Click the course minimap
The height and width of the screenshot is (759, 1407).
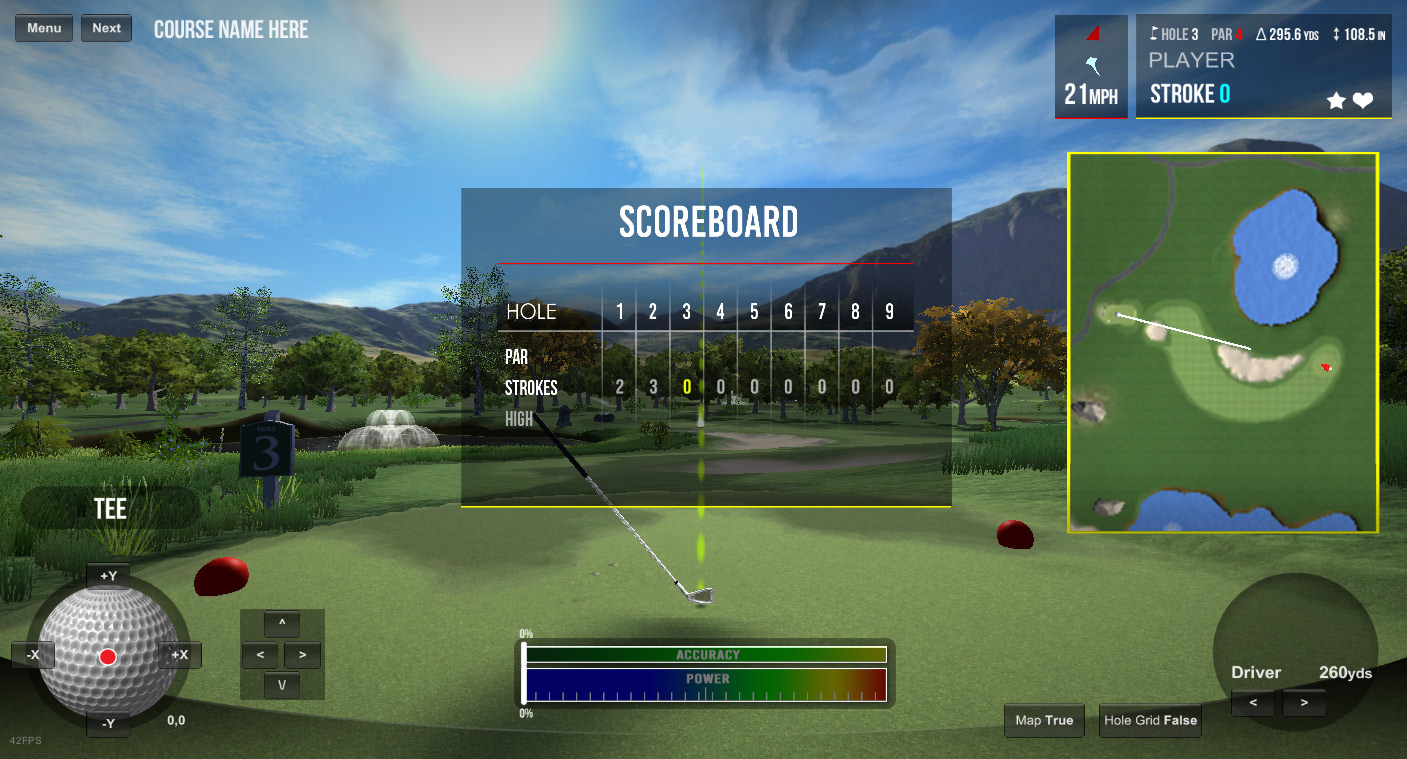(x=1223, y=342)
